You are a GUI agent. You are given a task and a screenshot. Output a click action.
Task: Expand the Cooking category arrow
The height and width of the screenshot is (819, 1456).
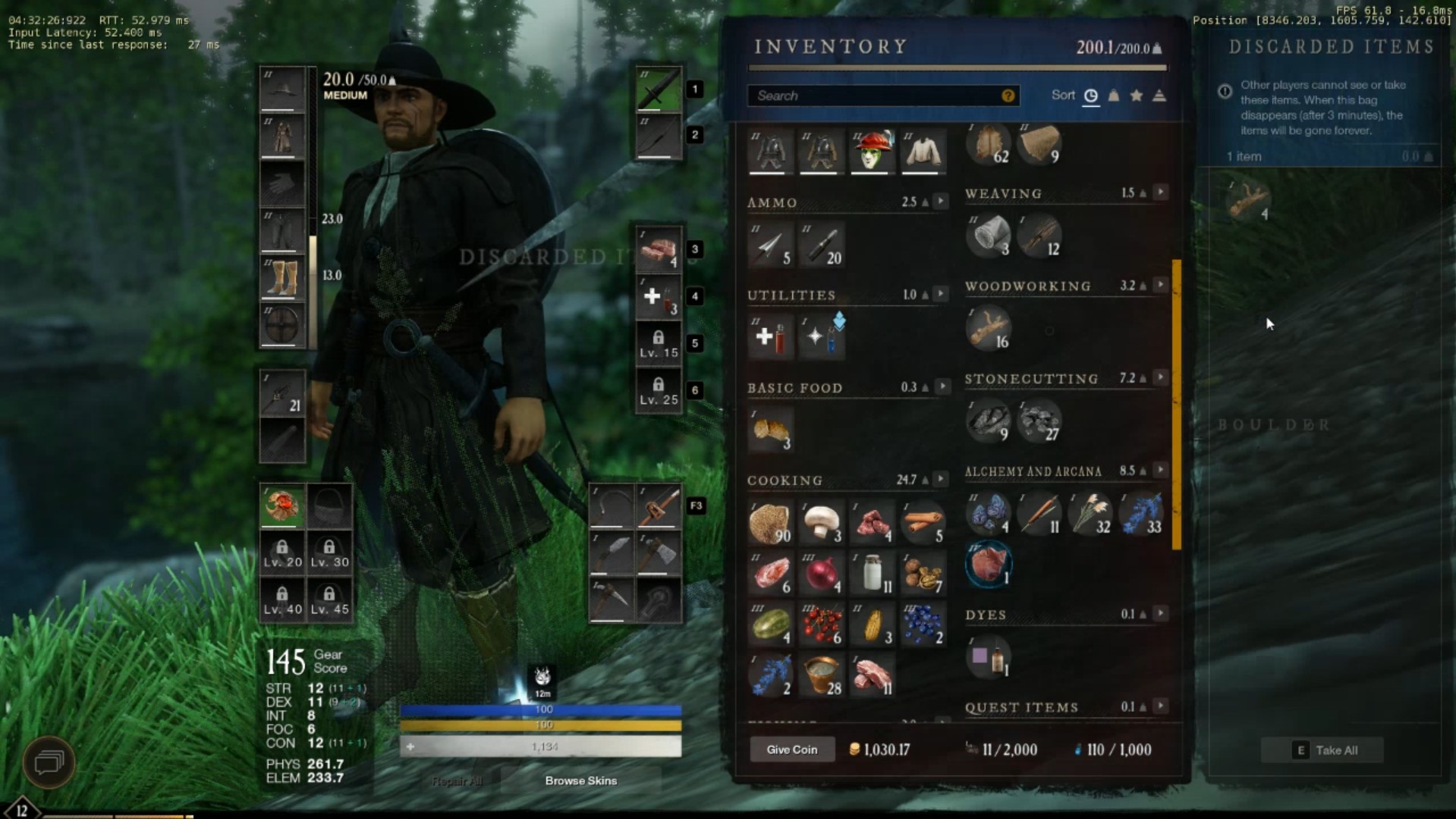942,479
